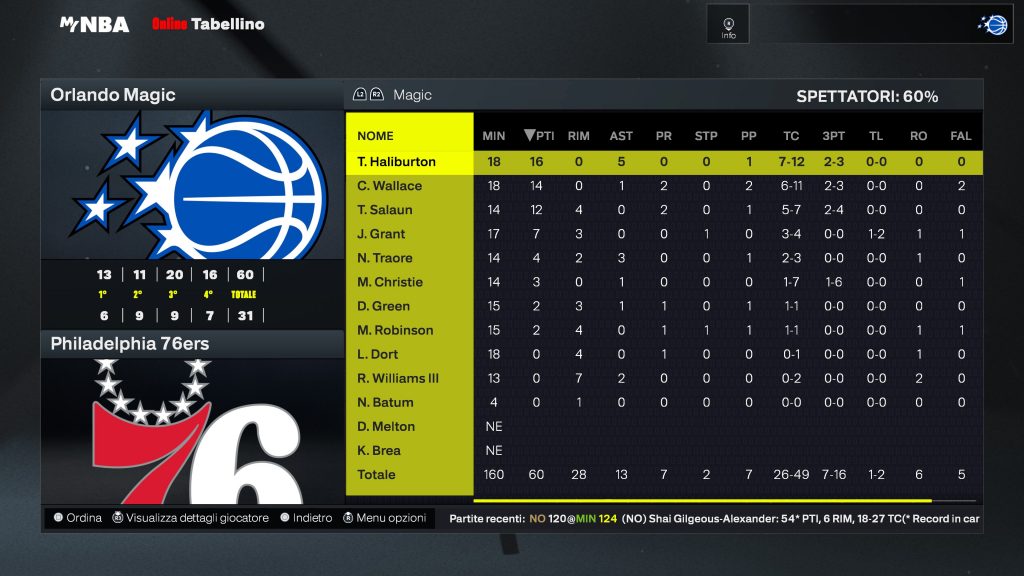Select N. Traore's row

(x=385, y=258)
